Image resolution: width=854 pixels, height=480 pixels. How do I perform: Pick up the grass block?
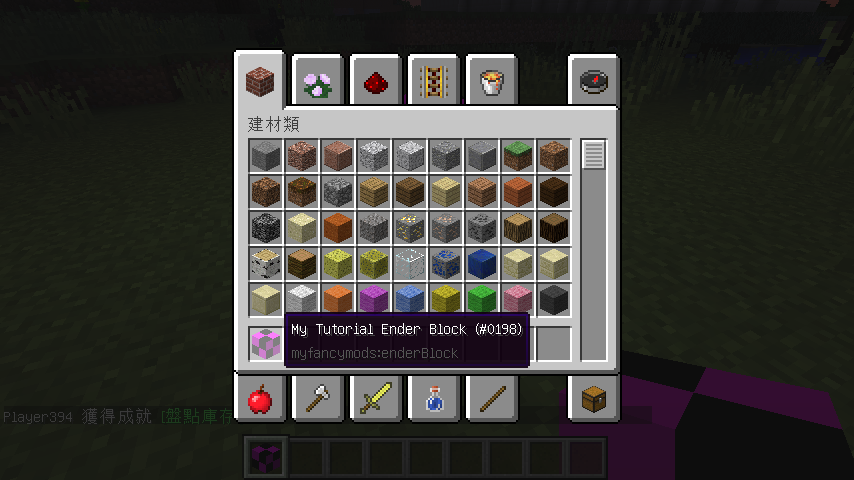coord(518,156)
